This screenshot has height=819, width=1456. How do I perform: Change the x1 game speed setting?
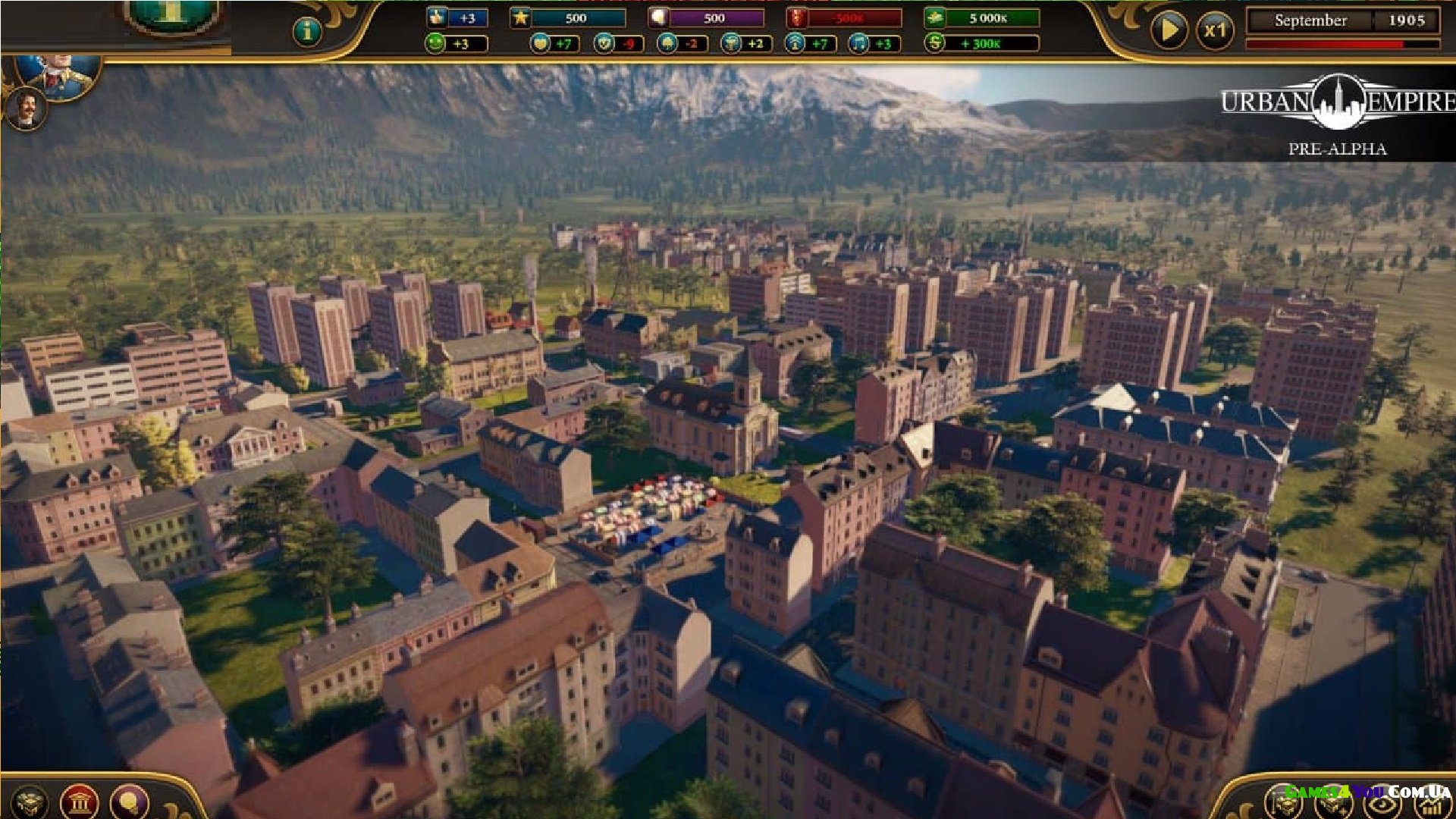coord(1215,31)
